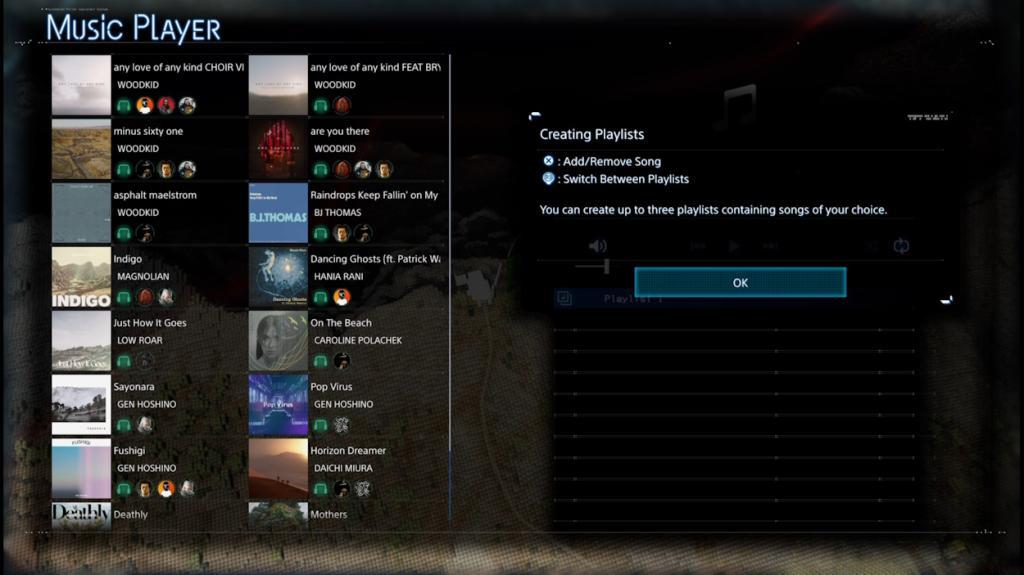Screen dimensions: 1024x575
Task: Click the speaker volume icon
Action: pos(598,246)
